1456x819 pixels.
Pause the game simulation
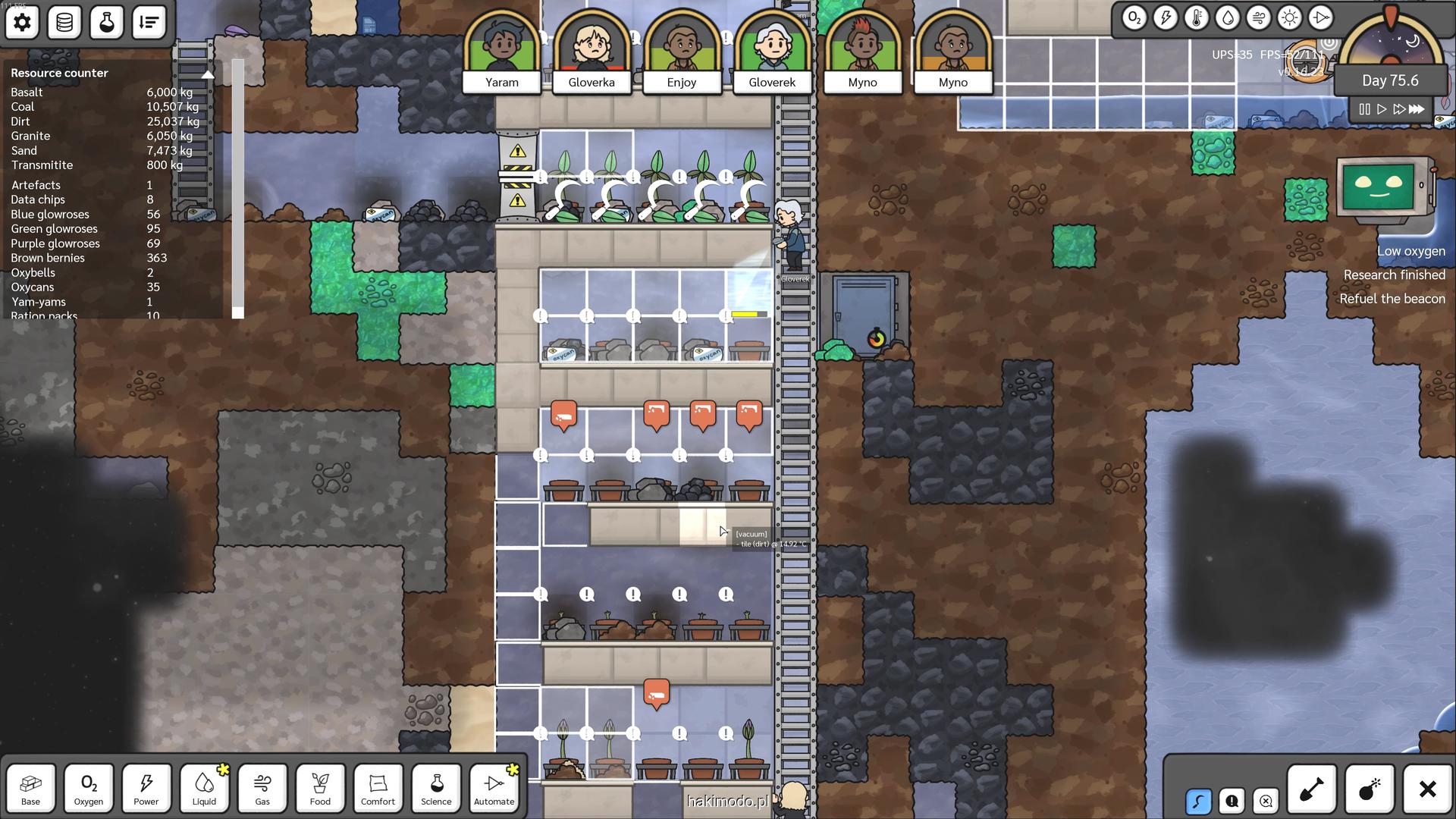(1364, 109)
